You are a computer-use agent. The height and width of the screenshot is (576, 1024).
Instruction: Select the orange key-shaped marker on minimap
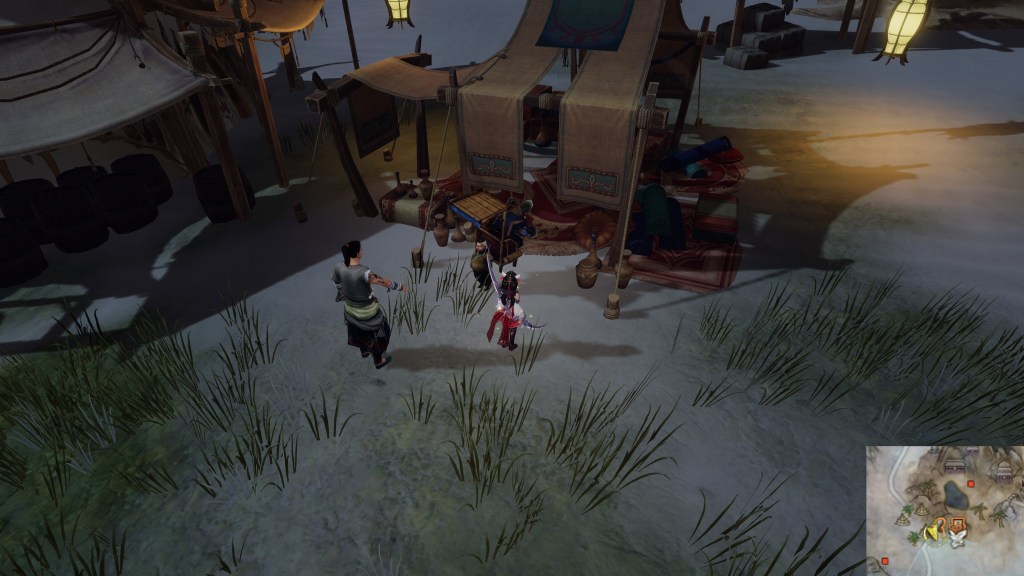pyautogui.click(x=958, y=524)
